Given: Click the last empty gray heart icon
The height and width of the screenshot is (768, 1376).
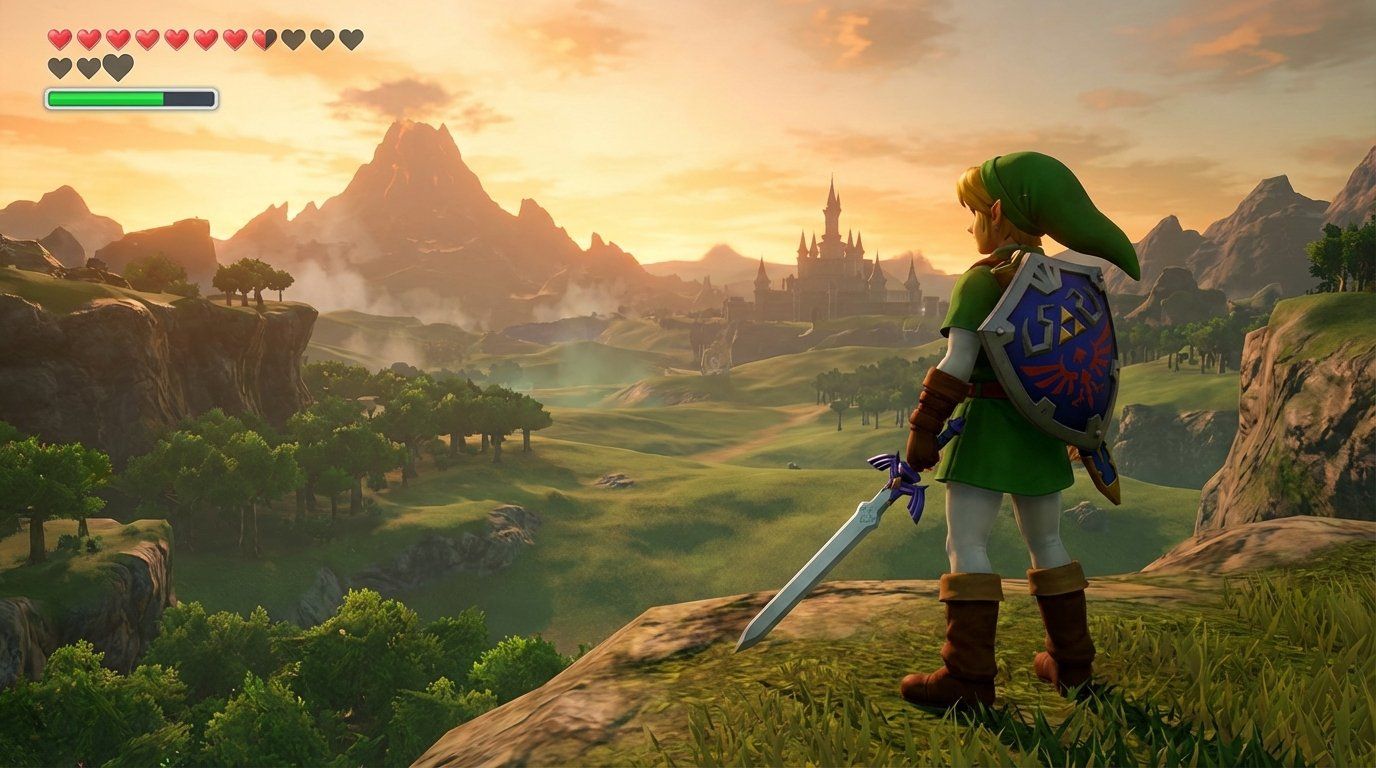Looking at the screenshot, I should (351, 38).
